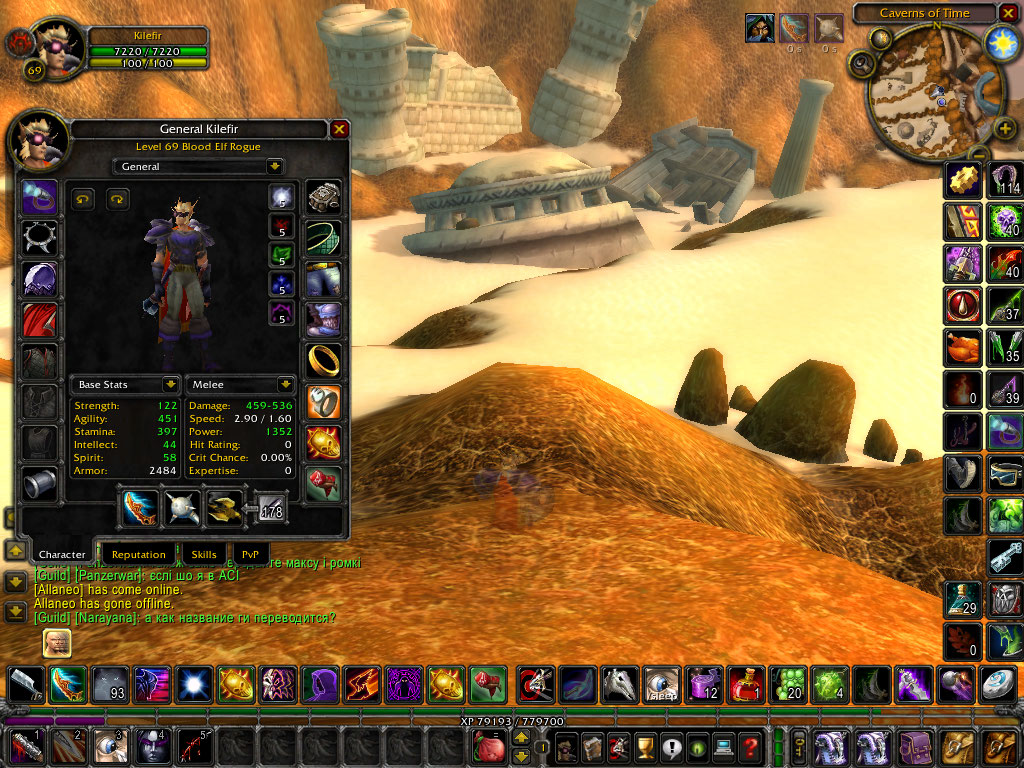Close the Caverns of Time minimap
The width and height of the screenshot is (1024, 768).
coord(1008,13)
